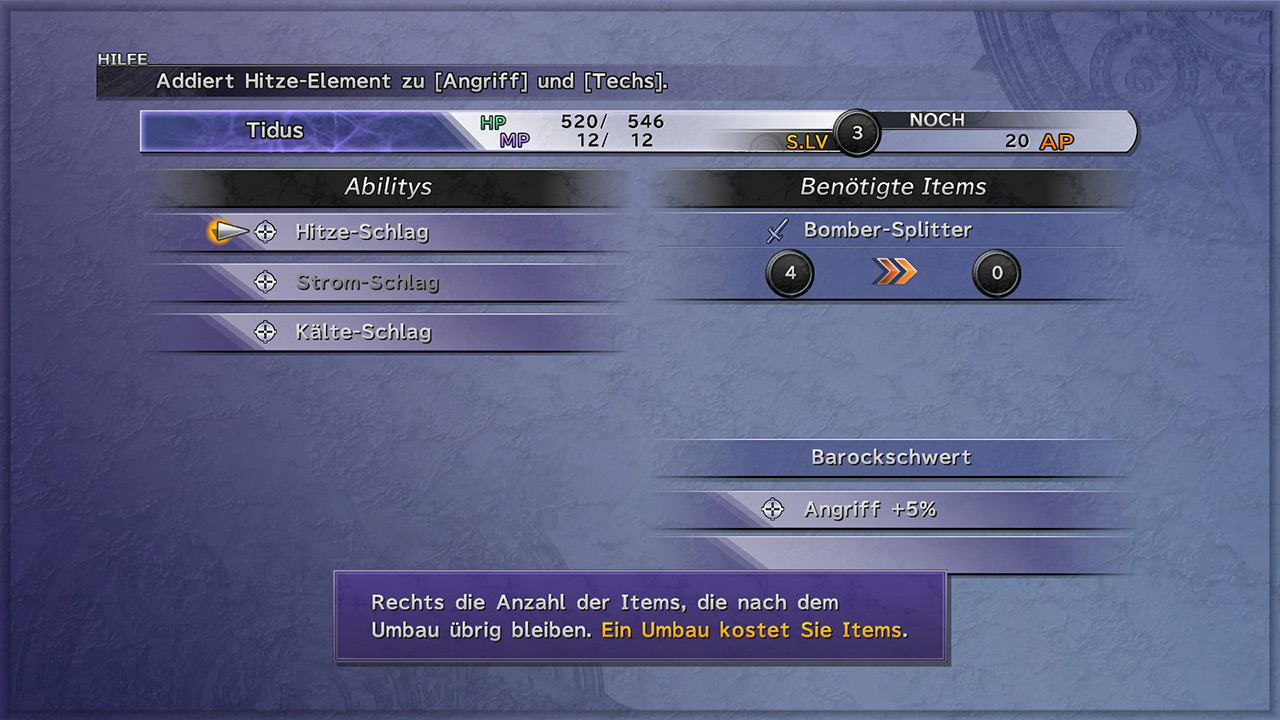
Task: Pick the Kälte-Schlag ability
Action: [x=363, y=332]
